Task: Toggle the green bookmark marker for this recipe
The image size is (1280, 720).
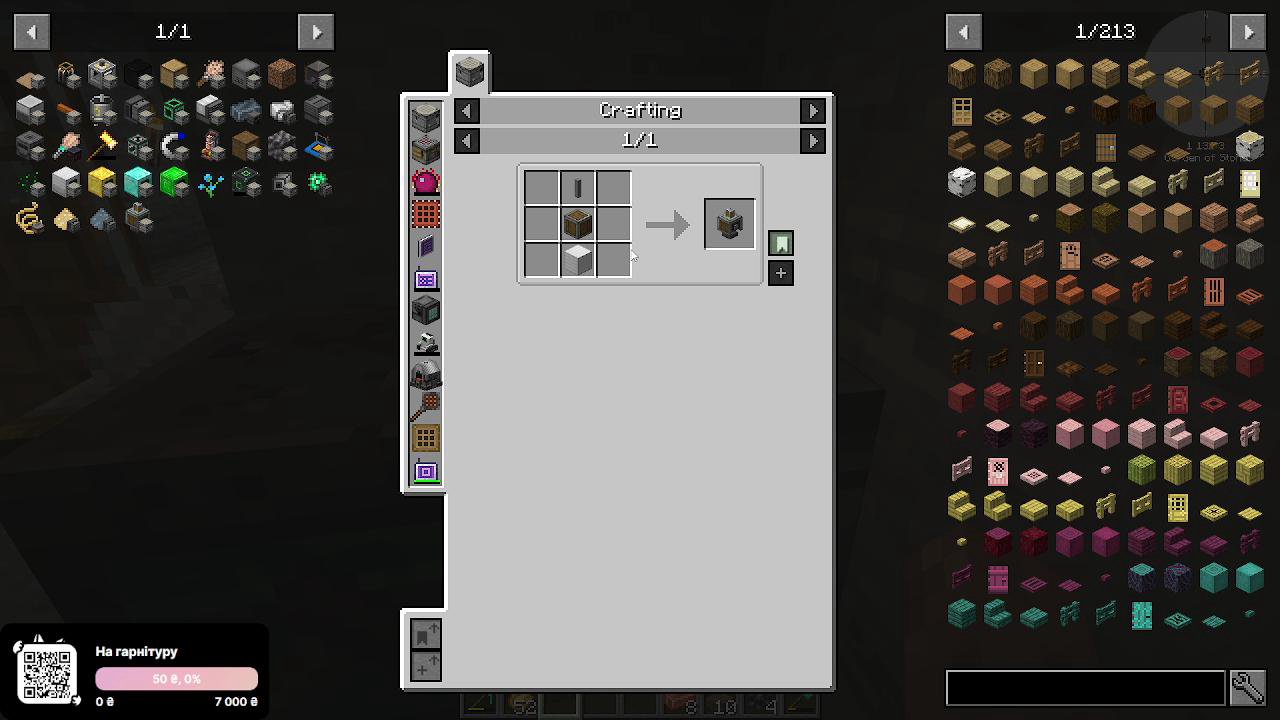Action: [780, 242]
